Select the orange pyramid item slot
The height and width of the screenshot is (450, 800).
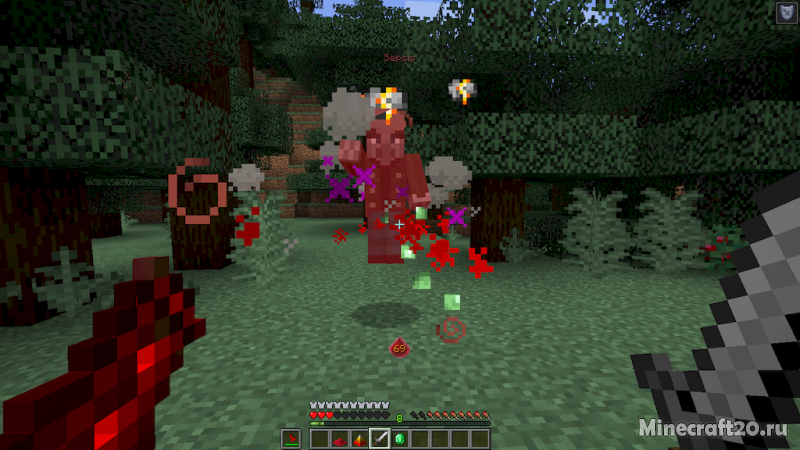pos(360,438)
